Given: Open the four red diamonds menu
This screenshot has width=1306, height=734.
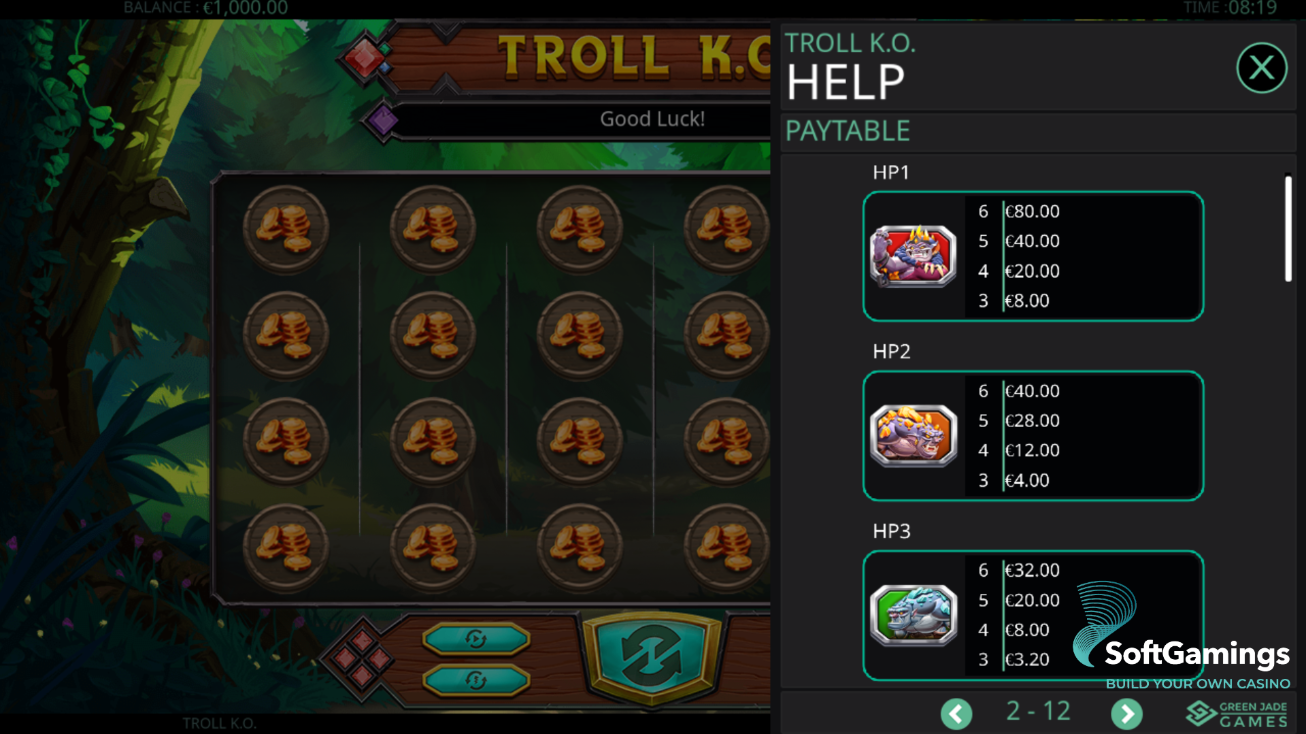Looking at the screenshot, I should click(x=362, y=658).
